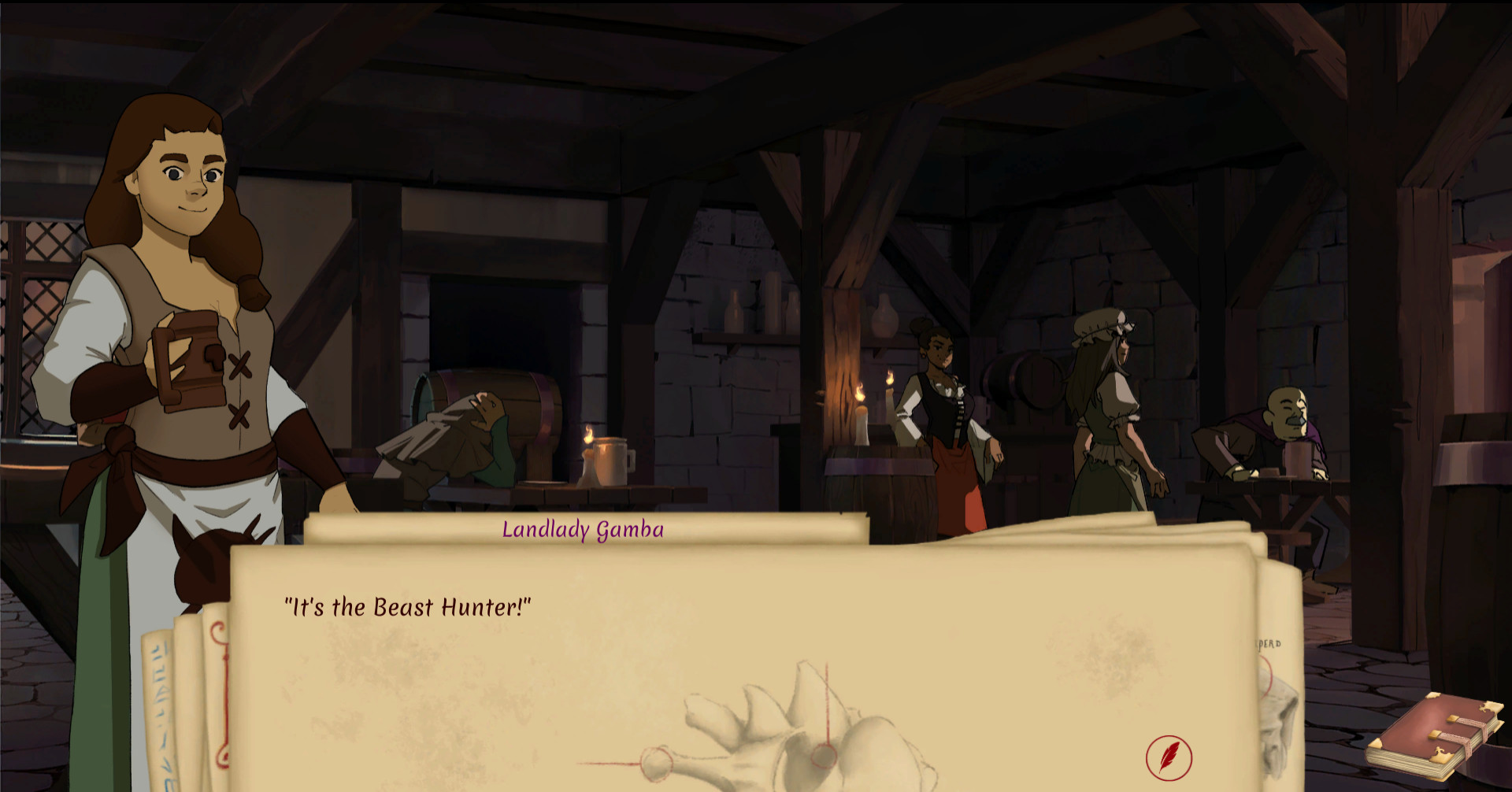Click the red feather continue icon
The image size is (1512, 792).
tap(1169, 758)
